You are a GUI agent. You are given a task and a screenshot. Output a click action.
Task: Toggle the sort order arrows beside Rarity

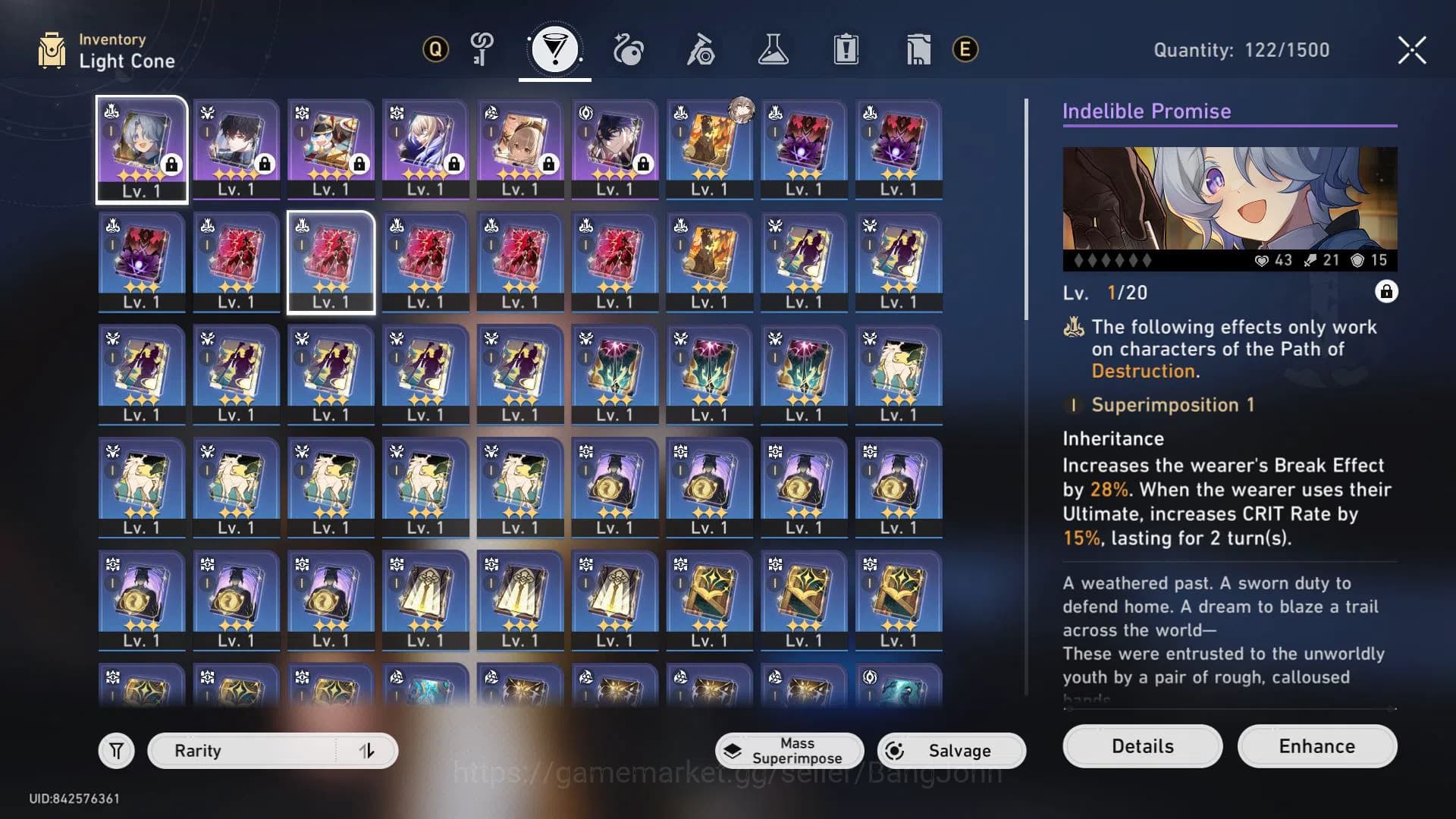367,751
